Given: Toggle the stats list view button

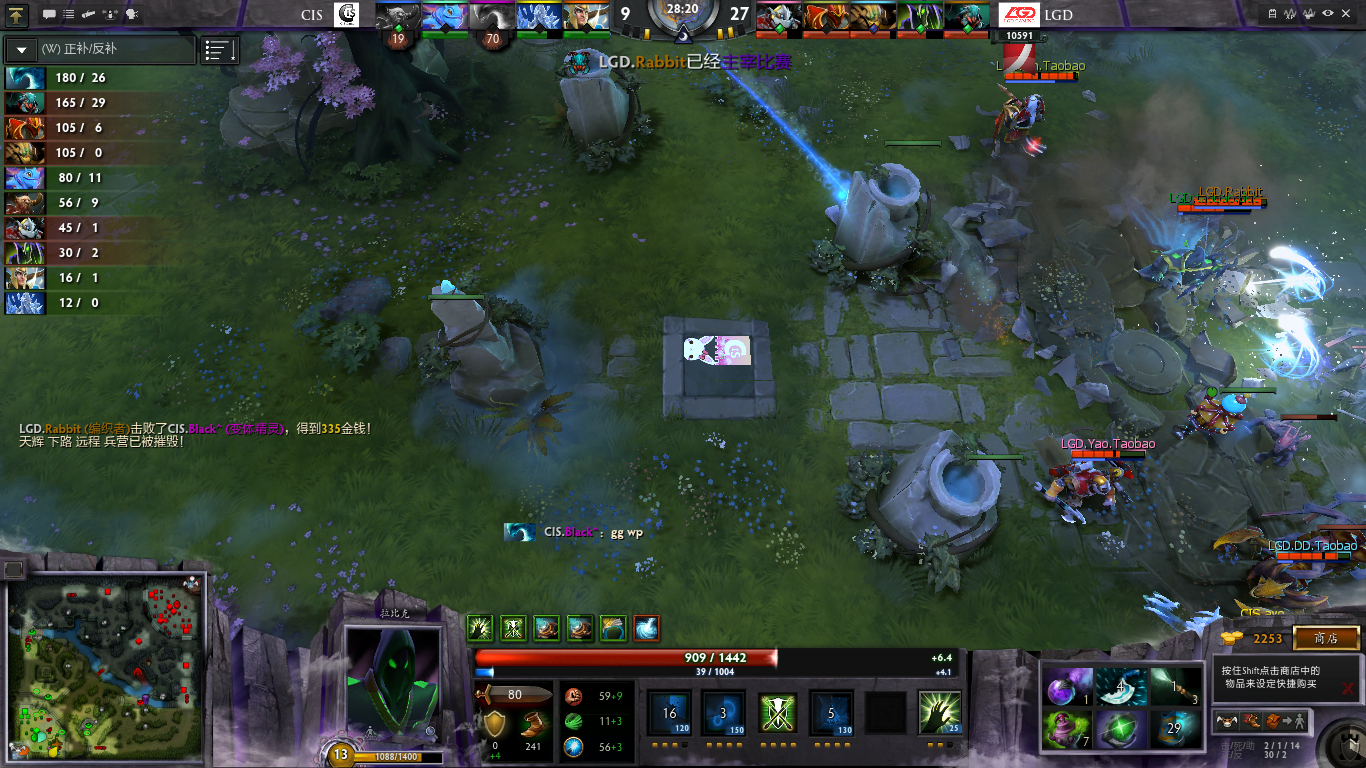Looking at the screenshot, I should coord(220,50).
